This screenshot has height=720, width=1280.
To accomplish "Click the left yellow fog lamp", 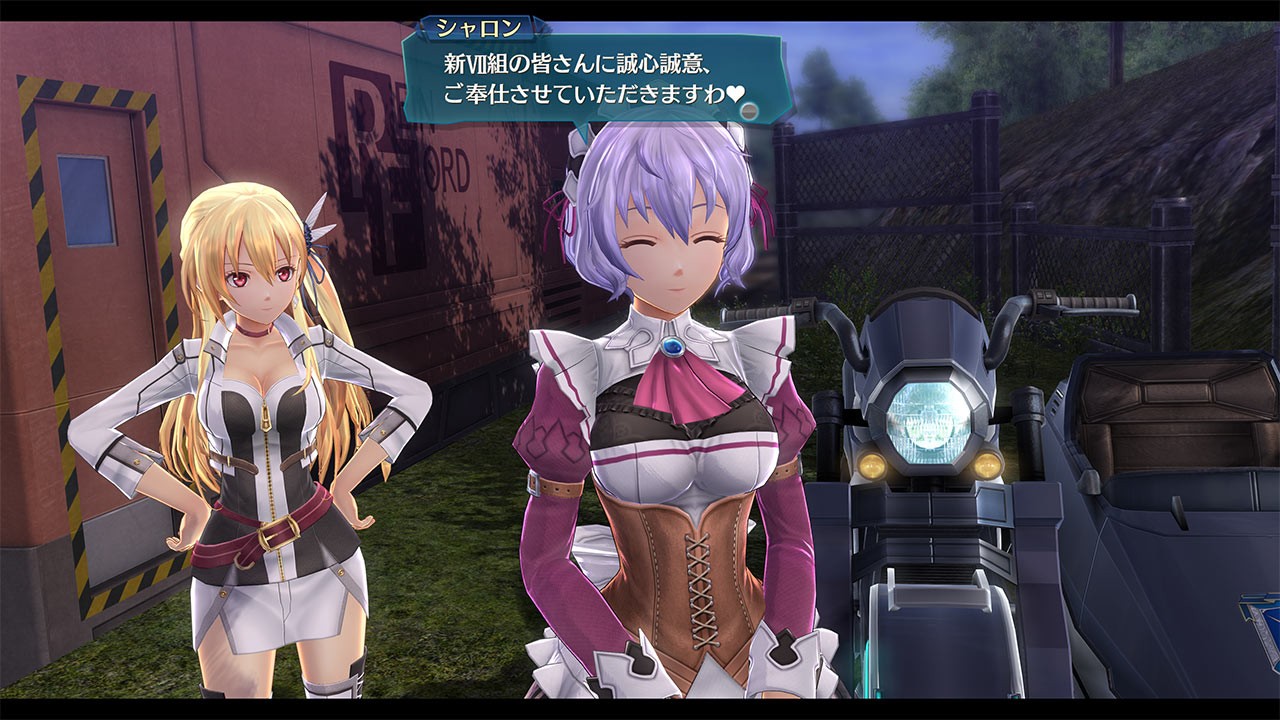I will 870,465.
